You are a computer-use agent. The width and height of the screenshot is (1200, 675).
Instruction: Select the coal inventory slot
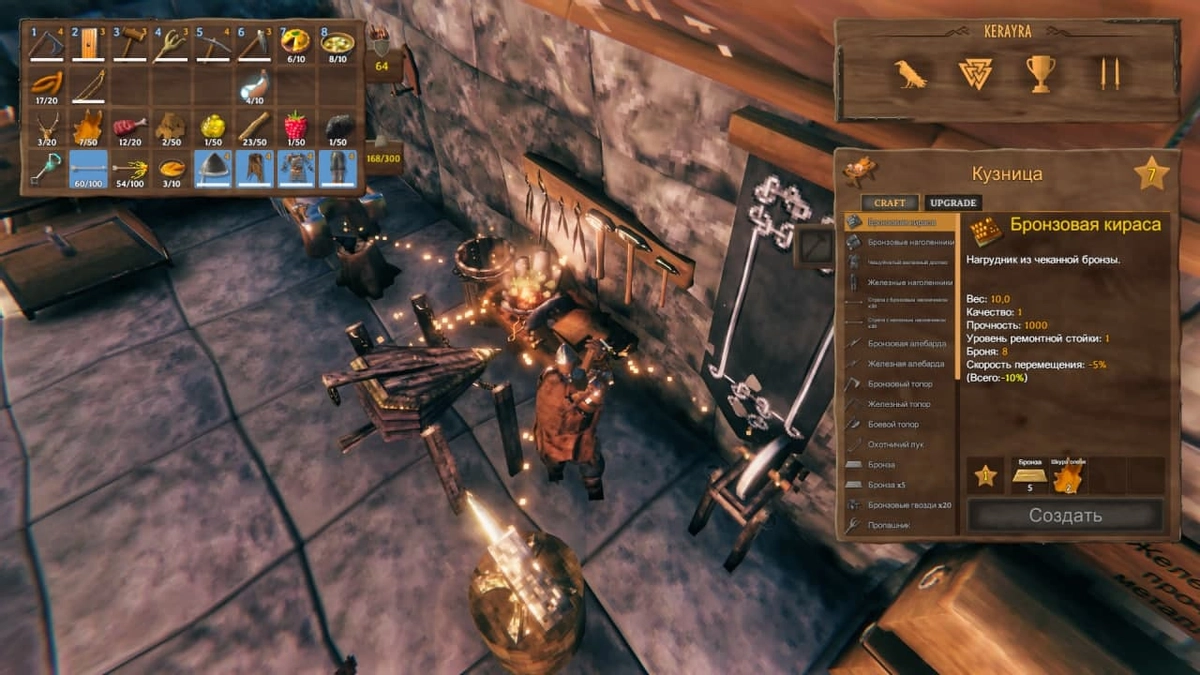click(338, 128)
